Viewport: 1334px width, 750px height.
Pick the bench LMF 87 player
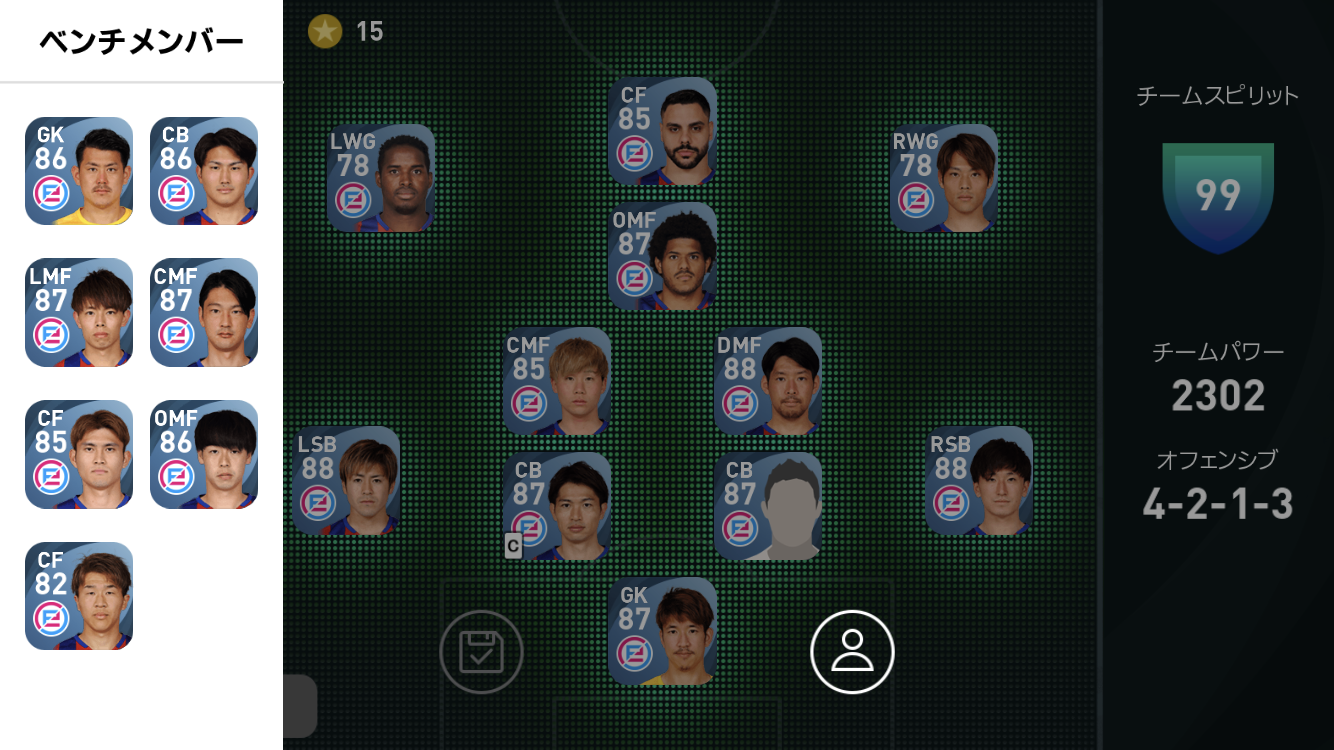[x=79, y=312]
